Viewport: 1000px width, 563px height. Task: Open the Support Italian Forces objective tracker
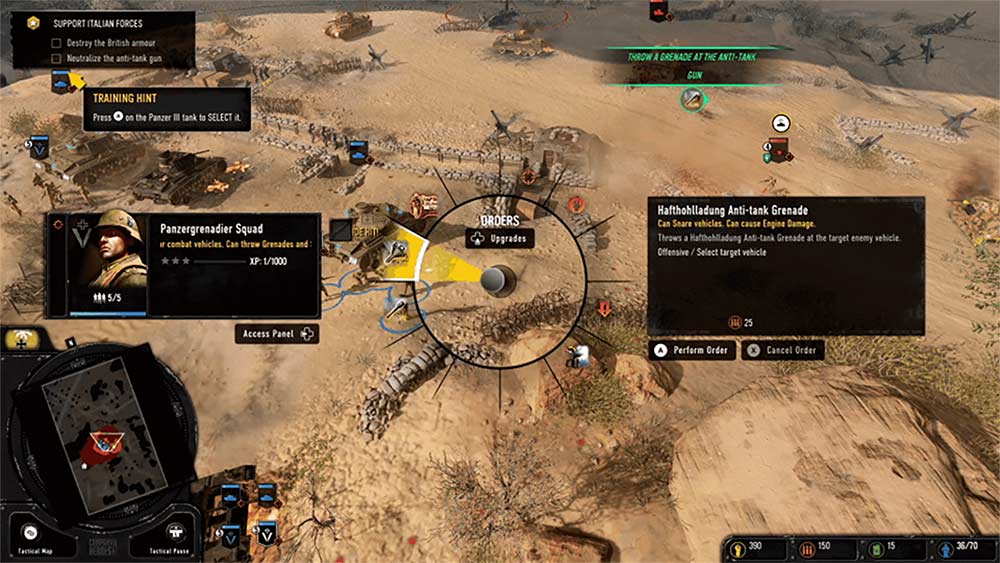(x=100, y=23)
